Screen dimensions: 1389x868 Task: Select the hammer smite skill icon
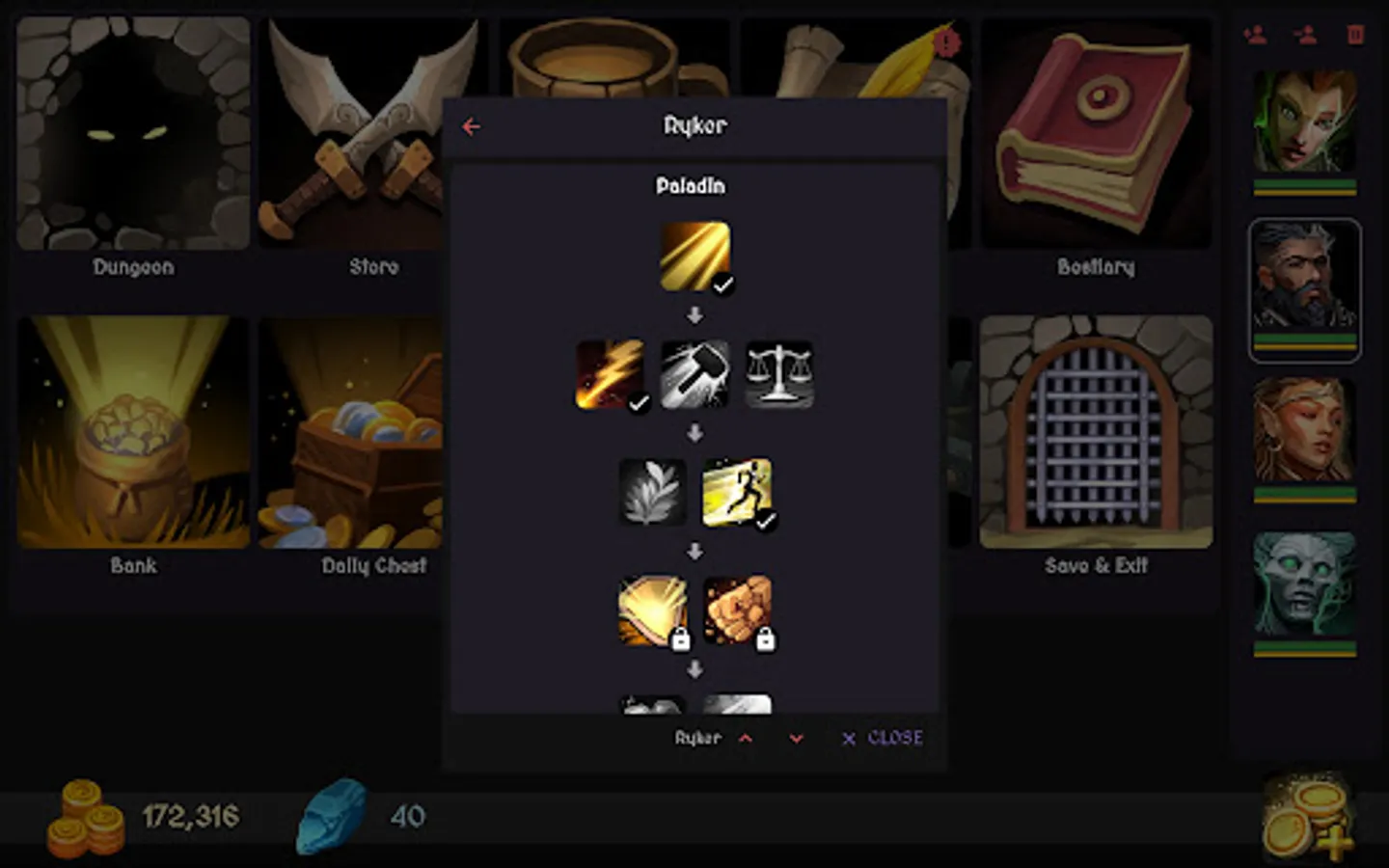pyautogui.click(x=694, y=374)
